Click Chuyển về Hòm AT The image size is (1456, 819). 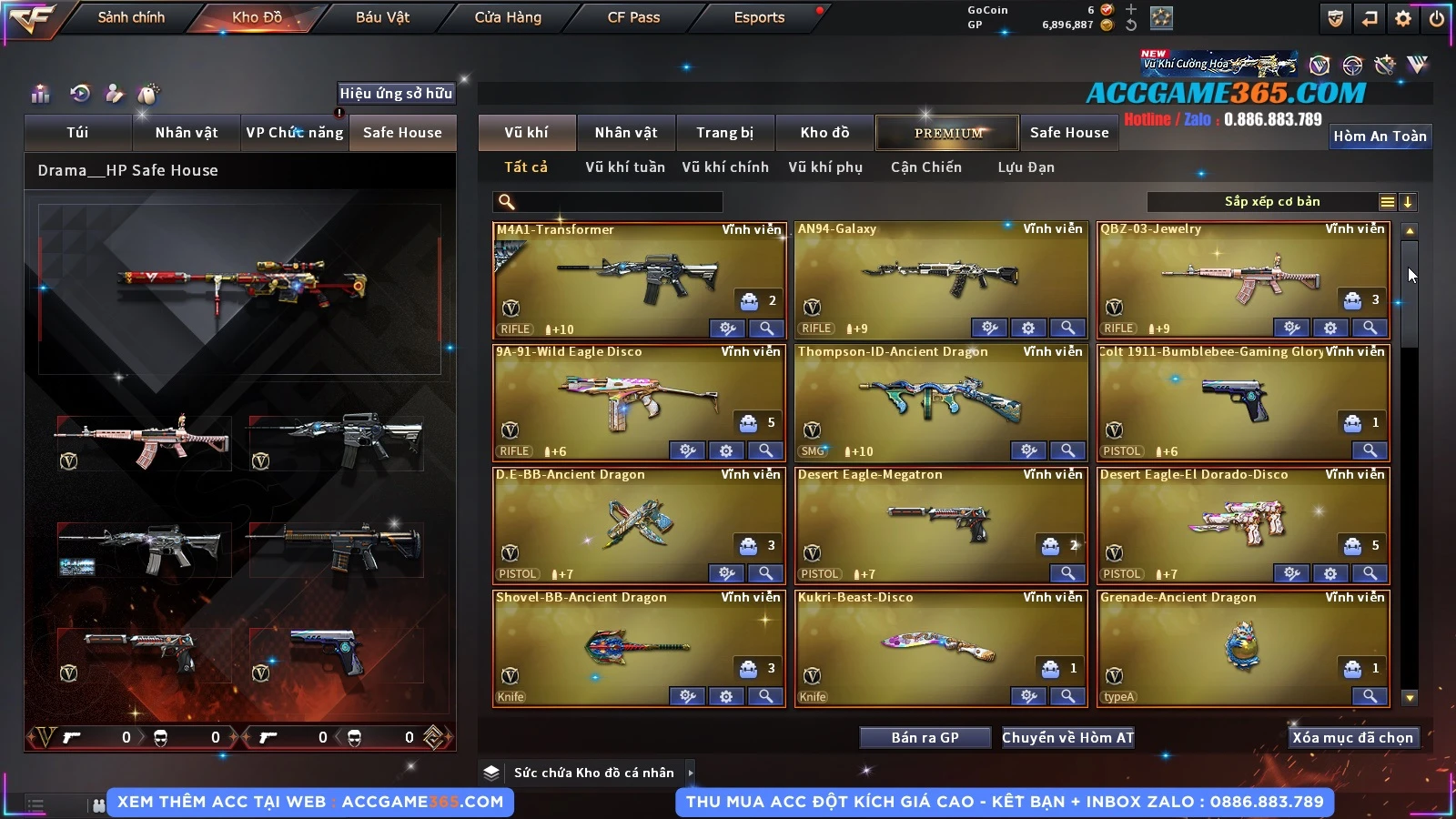(x=1067, y=738)
